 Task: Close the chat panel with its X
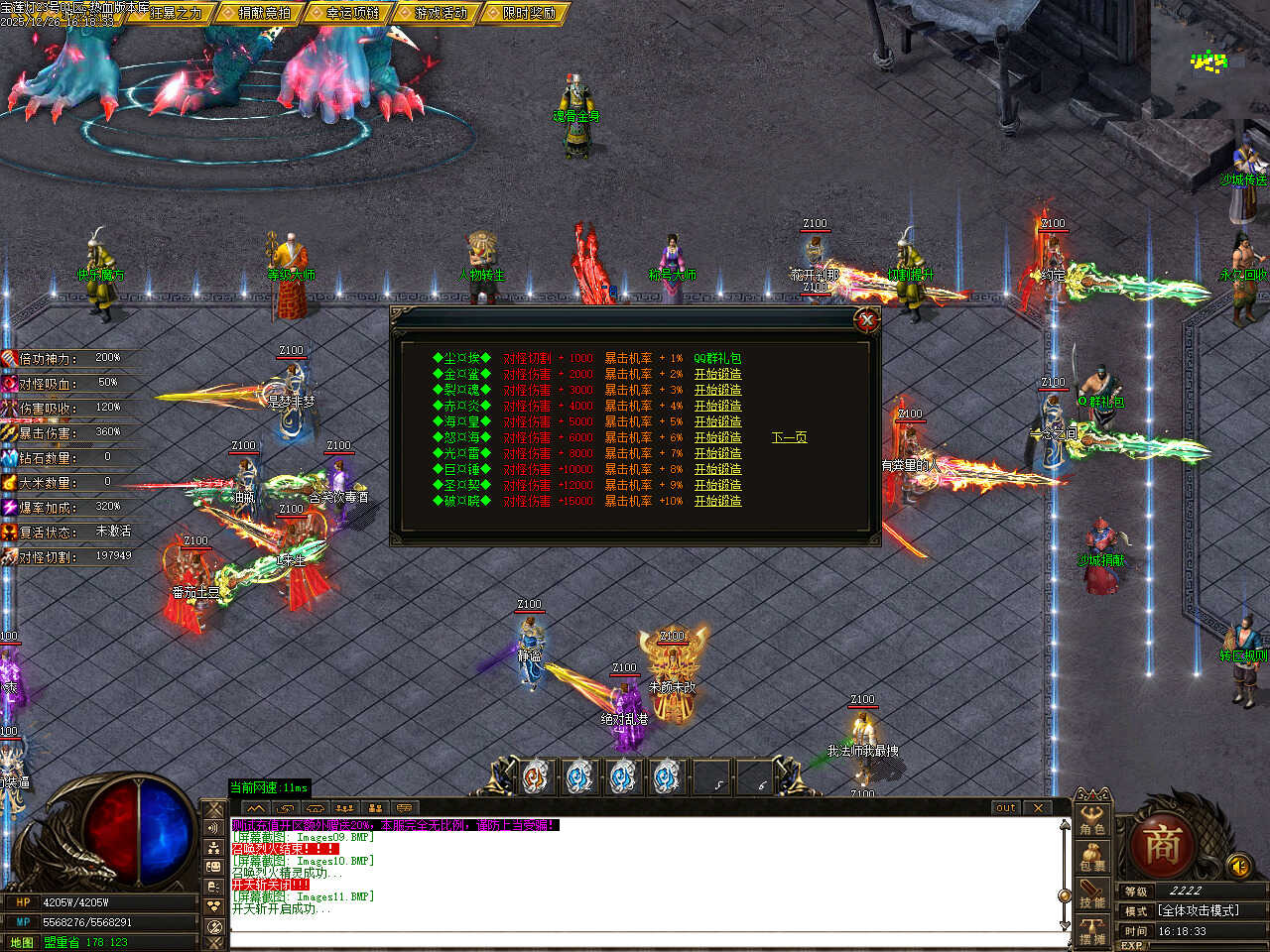pos(1038,808)
